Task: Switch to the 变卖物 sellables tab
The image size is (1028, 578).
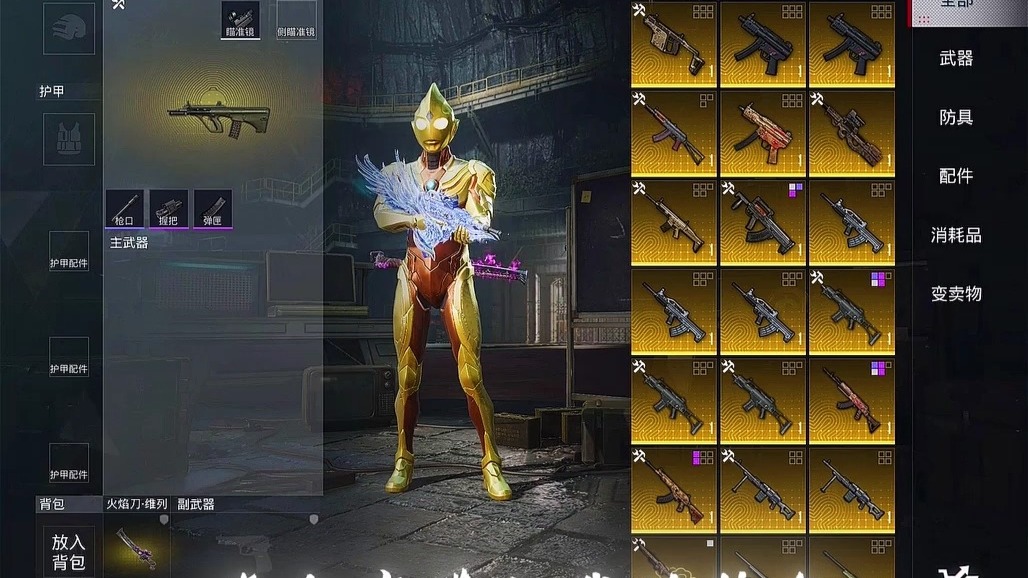Action: pyautogui.click(x=956, y=294)
